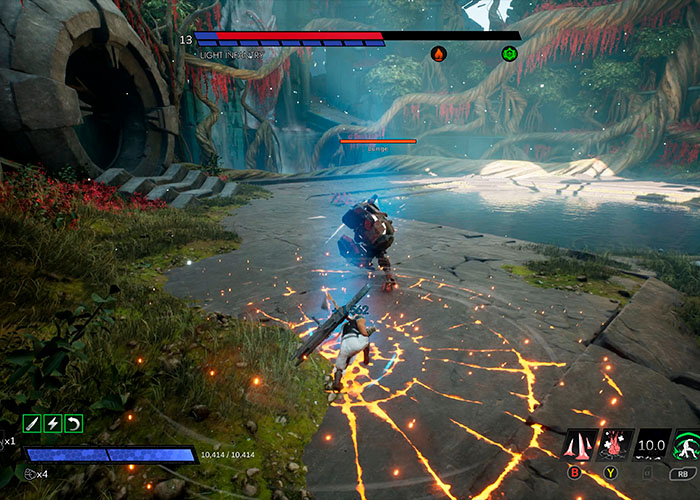Click the curved return arrow buff icon

pos(73,423)
